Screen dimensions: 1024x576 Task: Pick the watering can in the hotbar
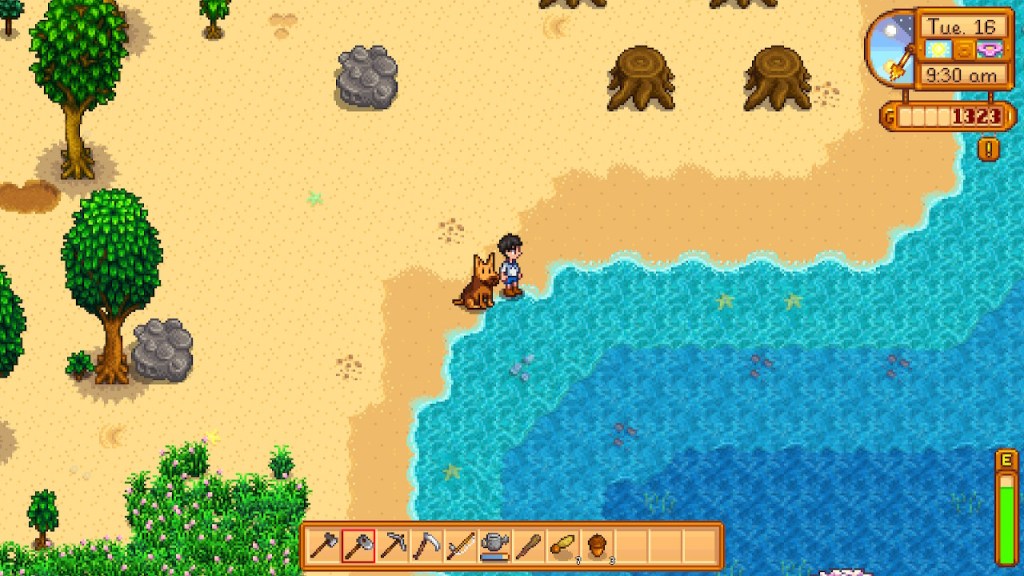click(494, 546)
